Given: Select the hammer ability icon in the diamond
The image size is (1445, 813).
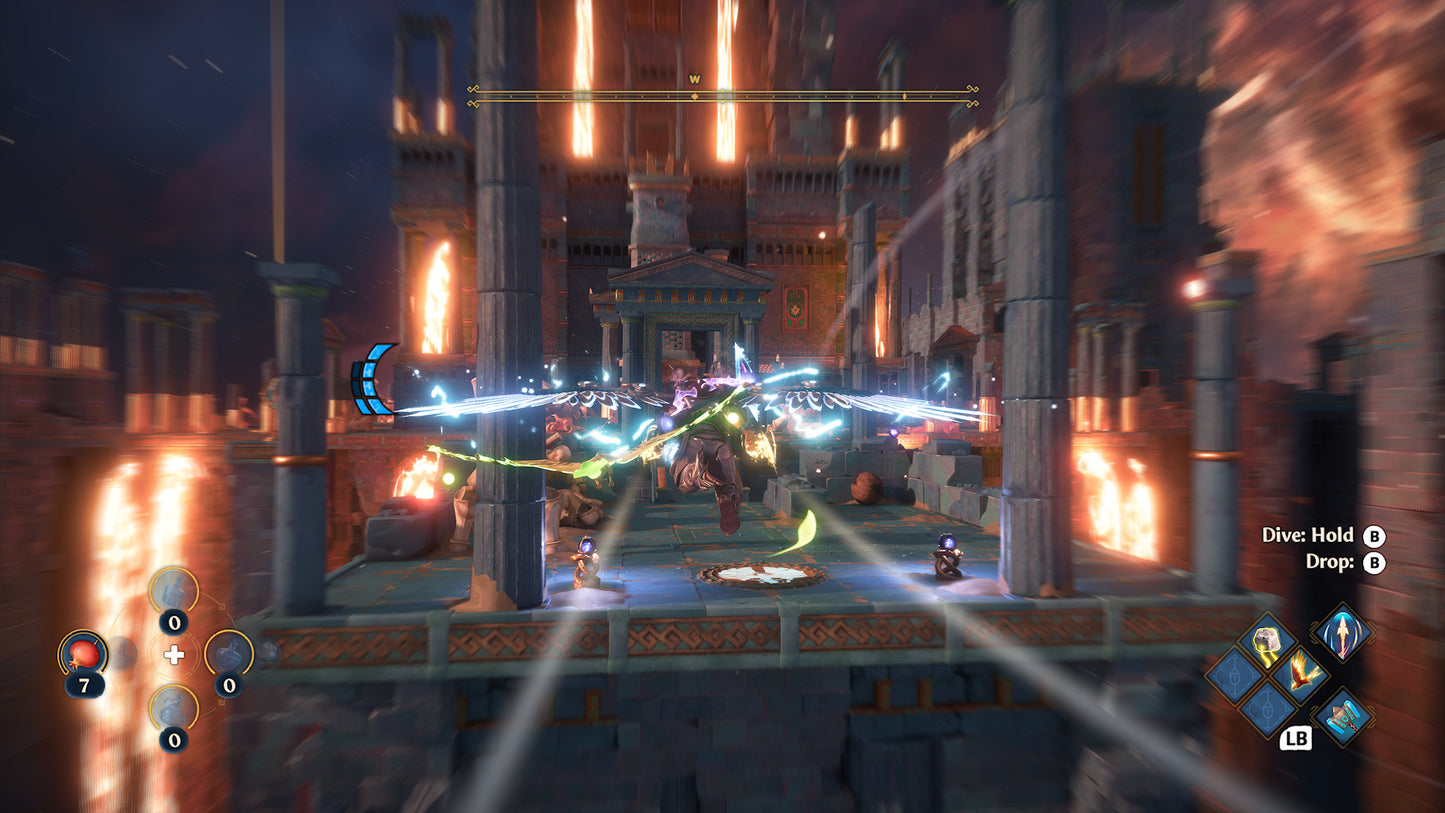Looking at the screenshot, I should tap(1343, 716).
